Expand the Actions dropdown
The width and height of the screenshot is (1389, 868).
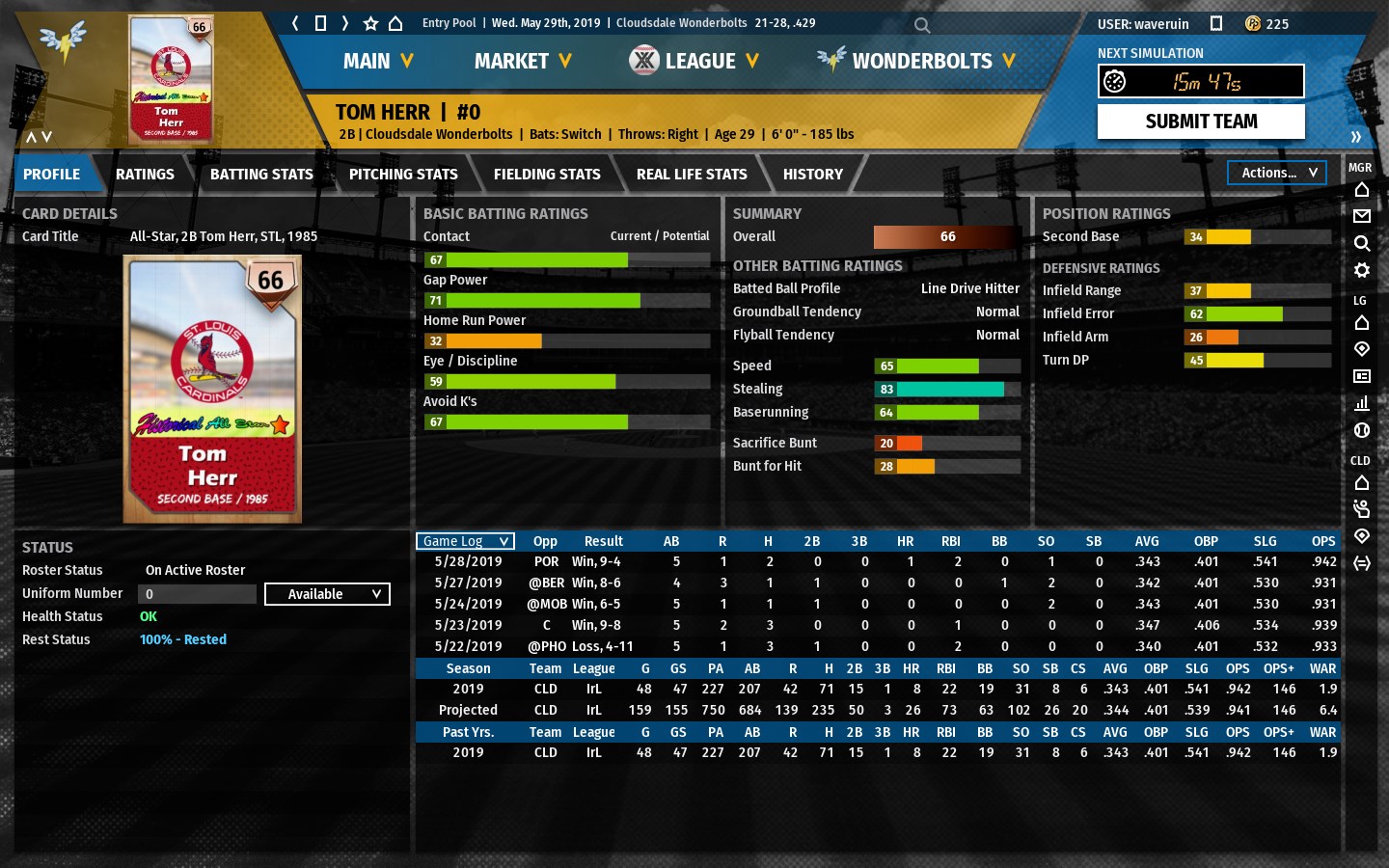click(x=1277, y=173)
